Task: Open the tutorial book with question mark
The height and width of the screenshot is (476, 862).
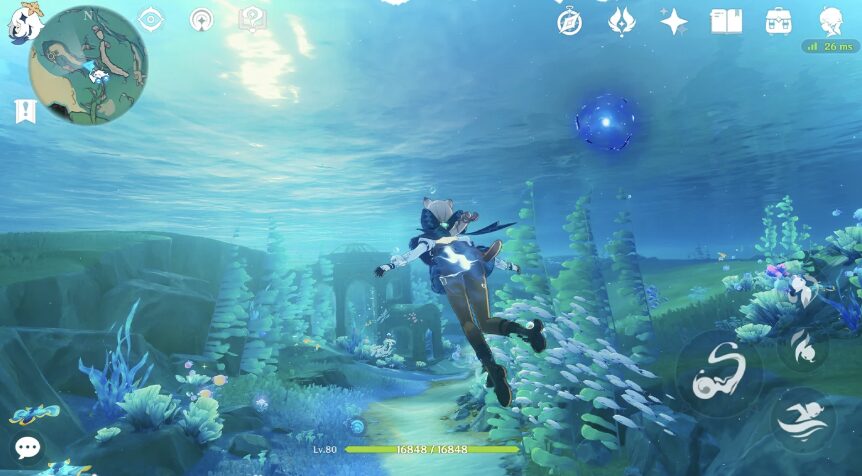Action: tap(252, 19)
